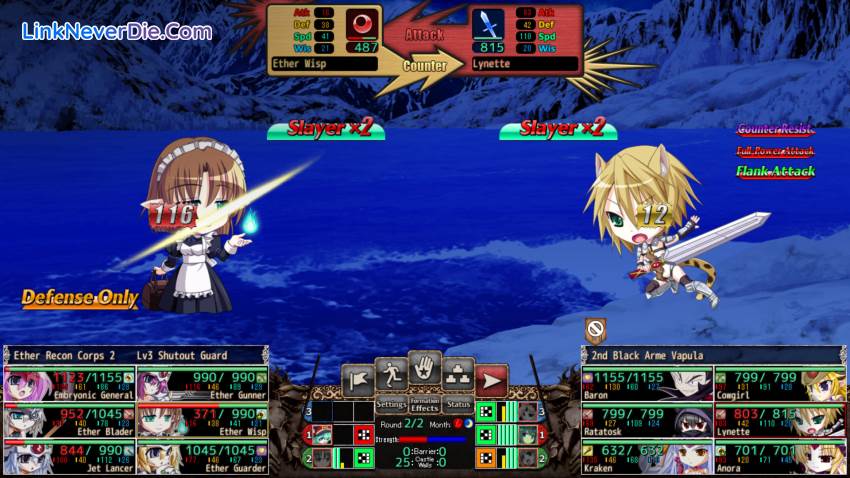Advance with the red arrow button
The image size is (850, 478).
pyautogui.click(x=491, y=381)
